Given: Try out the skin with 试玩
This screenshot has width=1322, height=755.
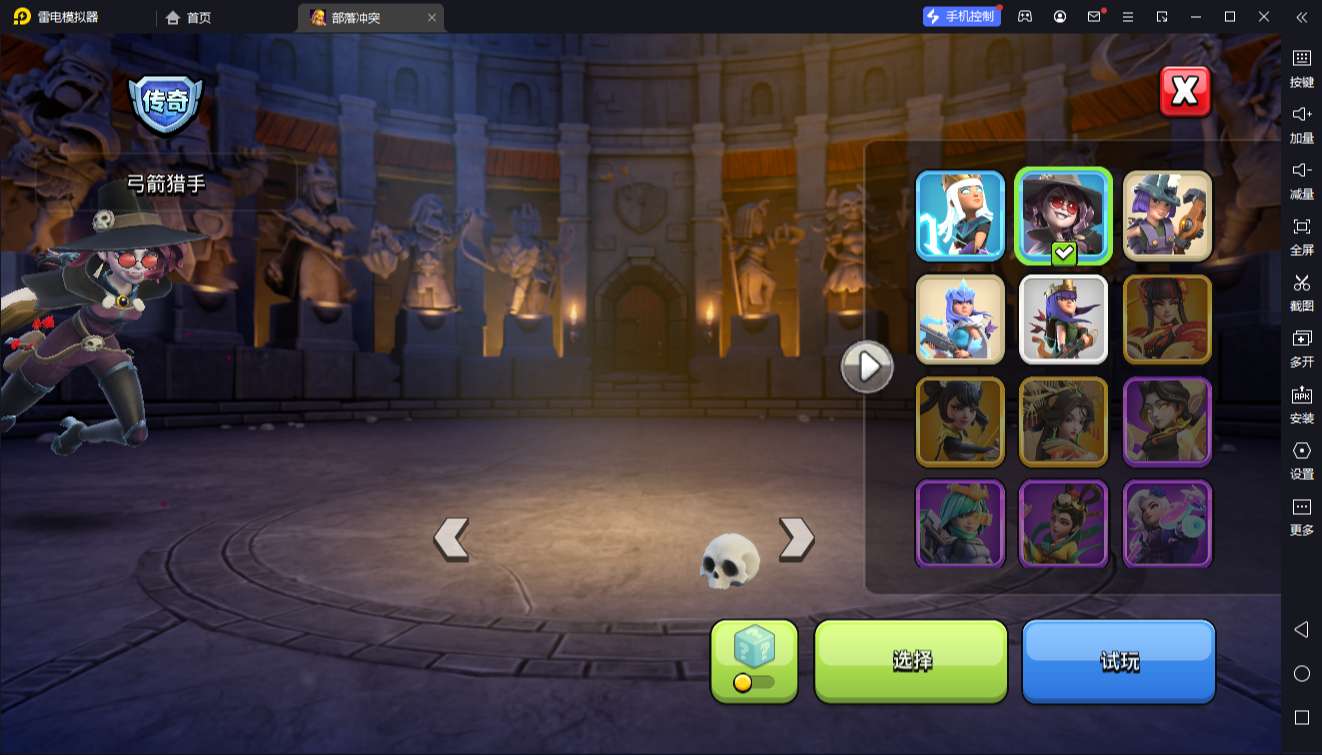Looking at the screenshot, I should pyautogui.click(x=1118, y=660).
